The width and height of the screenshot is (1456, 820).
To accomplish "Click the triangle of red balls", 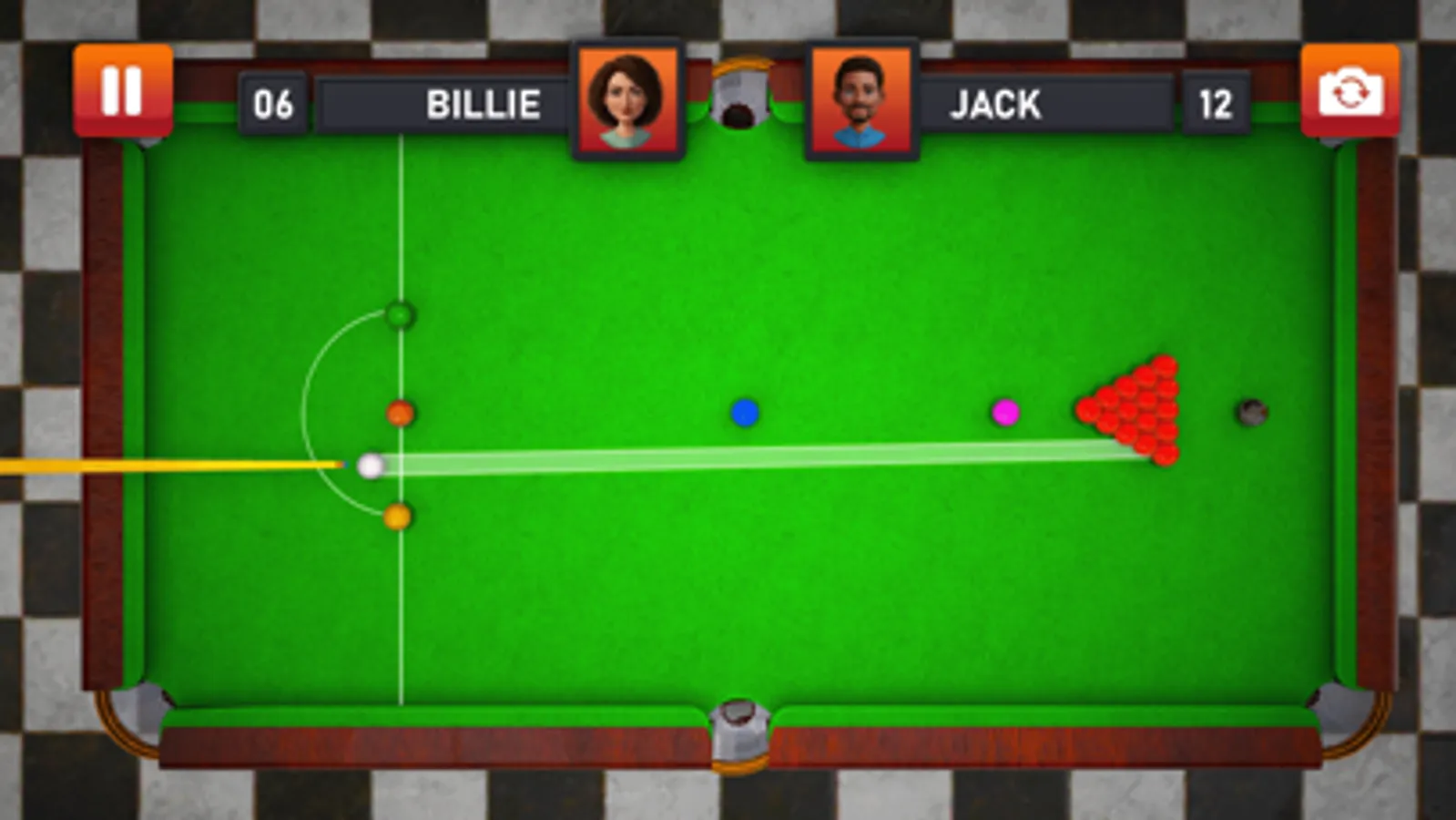I will click(1135, 410).
